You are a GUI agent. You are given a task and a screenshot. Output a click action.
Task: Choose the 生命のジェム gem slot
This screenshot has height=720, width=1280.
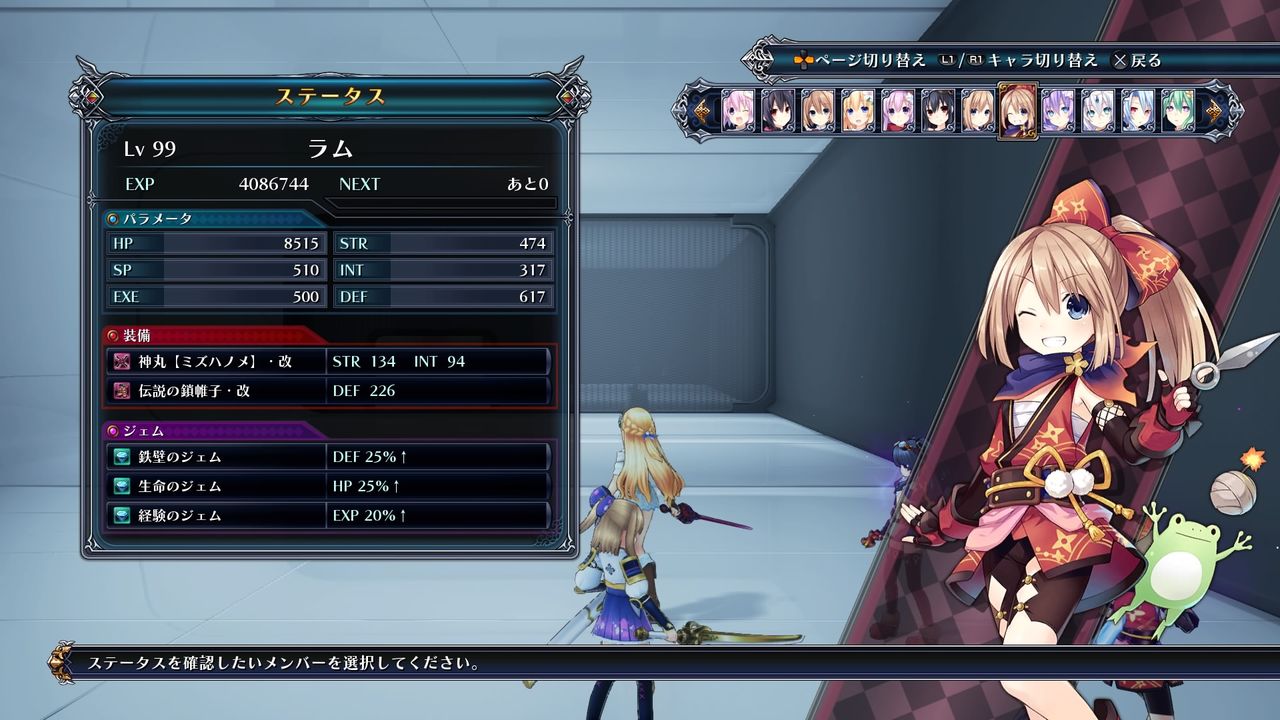point(330,486)
